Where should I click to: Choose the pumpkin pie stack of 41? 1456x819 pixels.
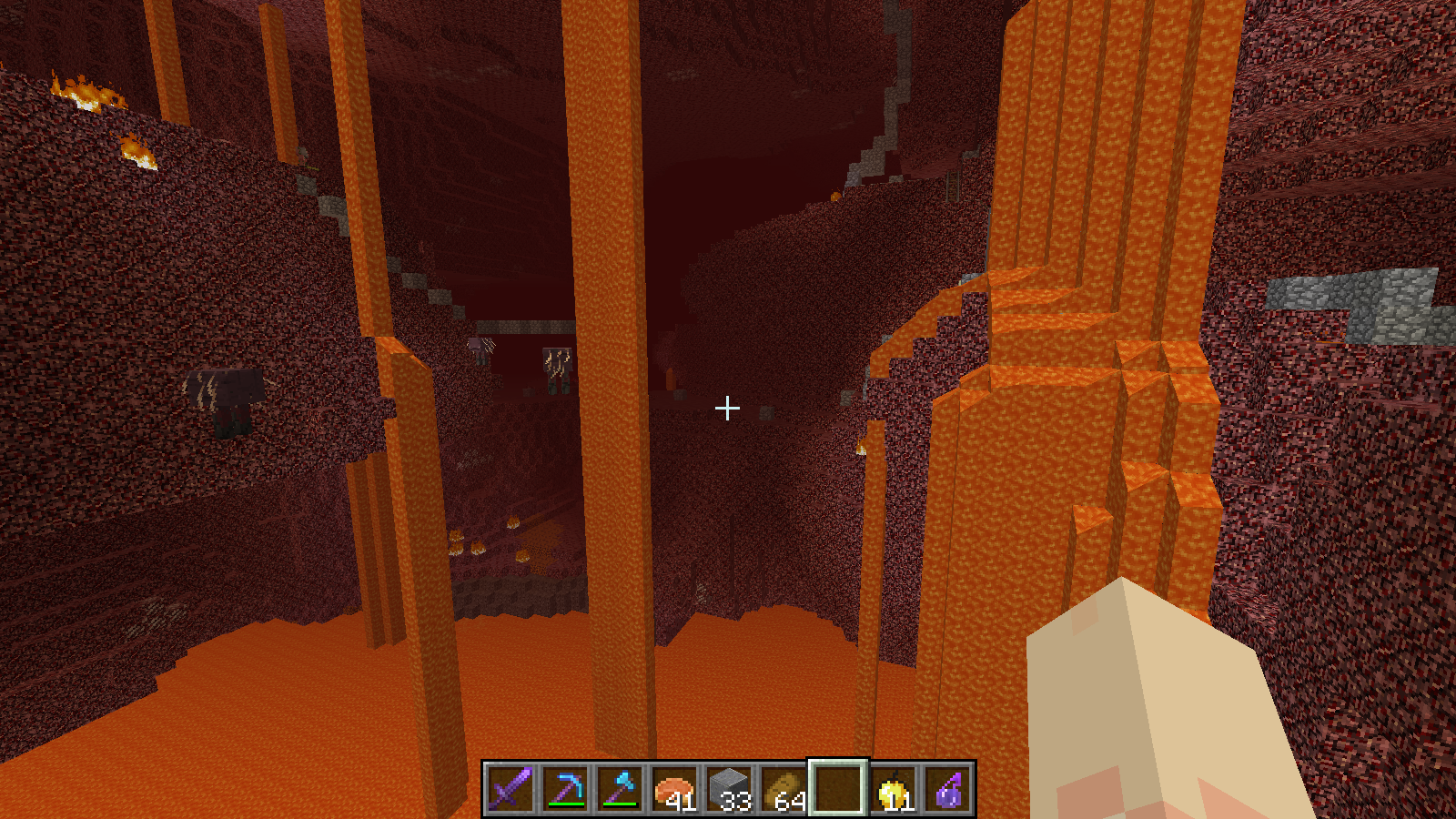click(674, 788)
